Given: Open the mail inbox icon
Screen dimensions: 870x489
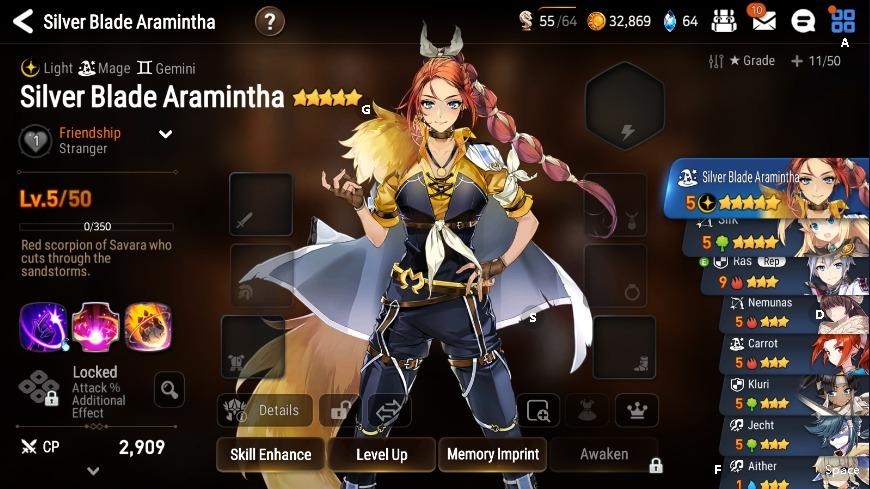Looking at the screenshot, I should coord(763,21).
